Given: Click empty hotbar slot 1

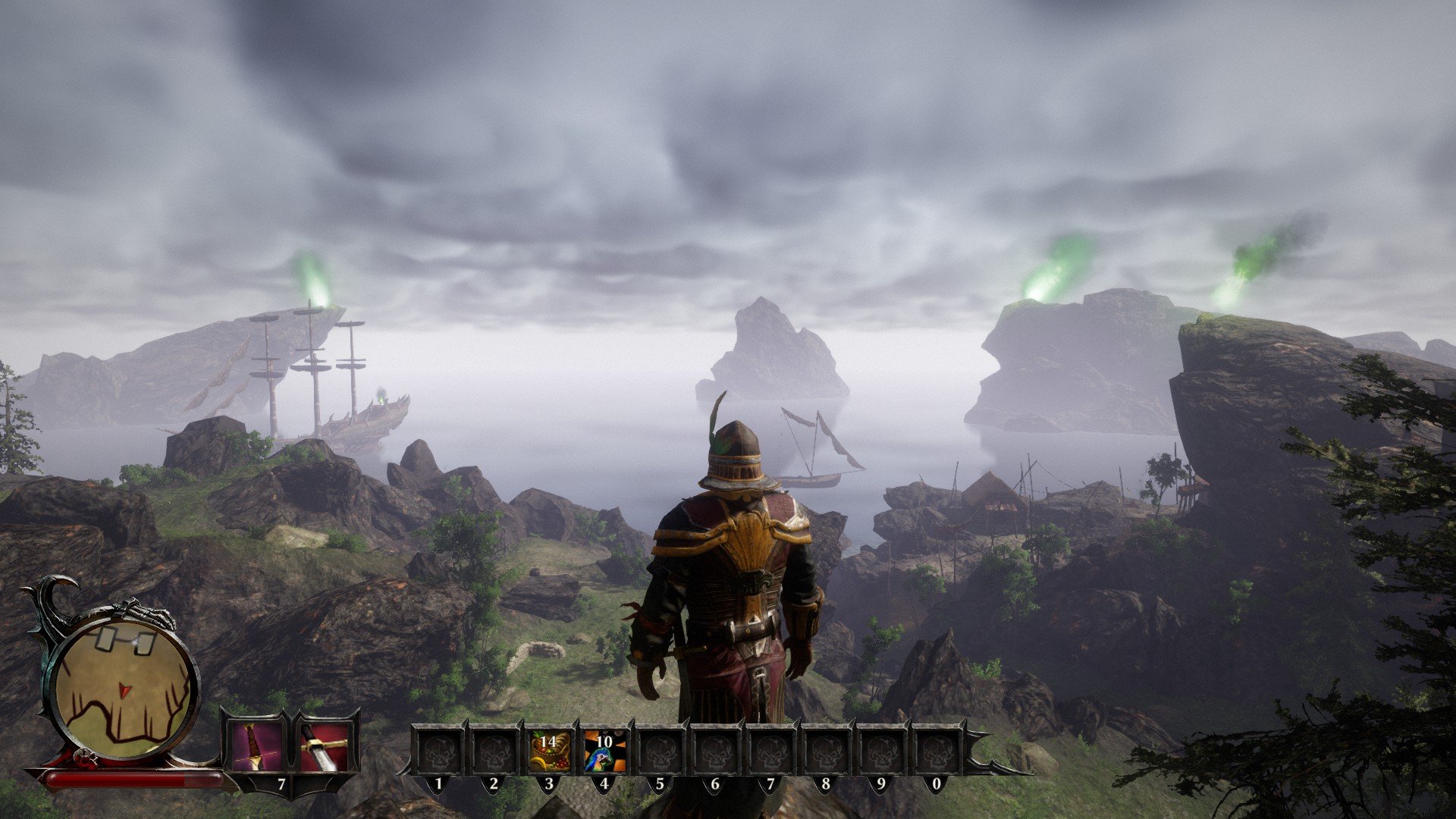Looking at the screenshot, I should point(438,751).
